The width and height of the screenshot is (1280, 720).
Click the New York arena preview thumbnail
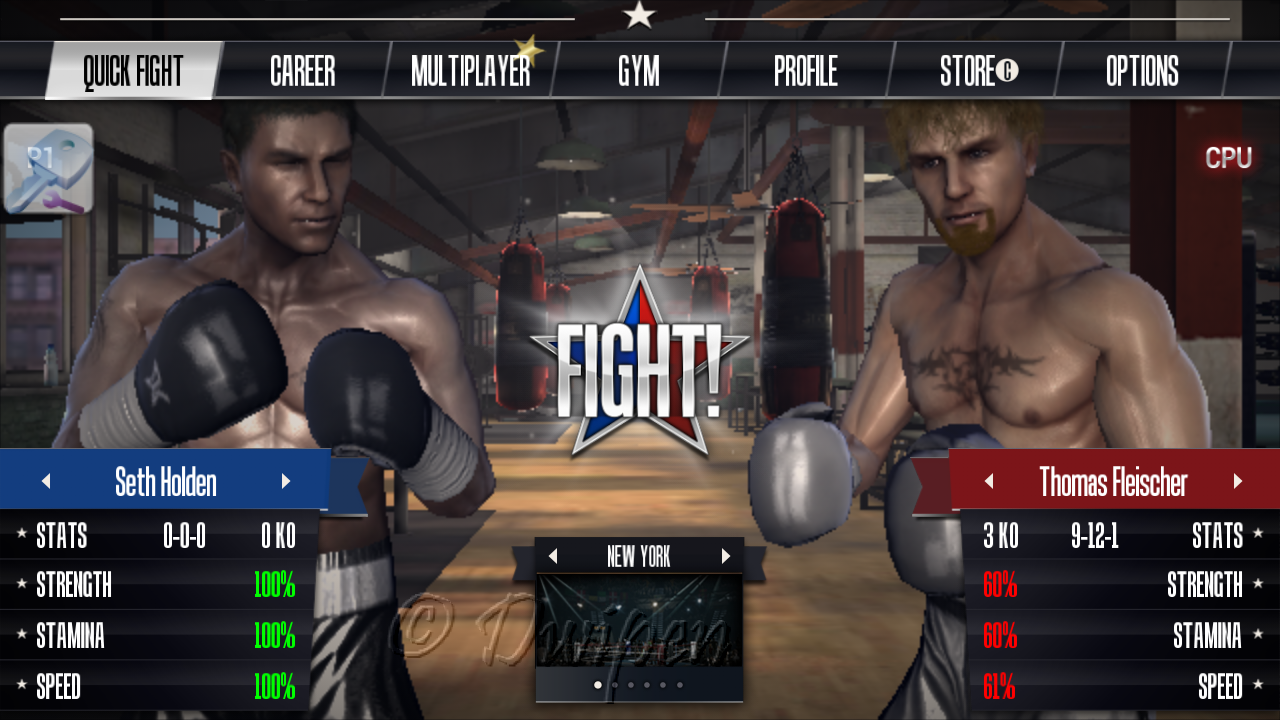point(639,620)
